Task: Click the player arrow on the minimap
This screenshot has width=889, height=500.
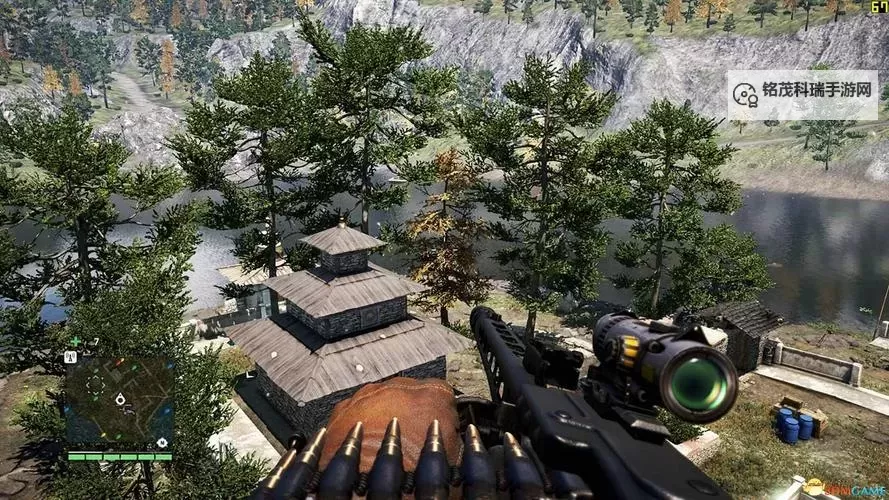Action: pos(121,399)
